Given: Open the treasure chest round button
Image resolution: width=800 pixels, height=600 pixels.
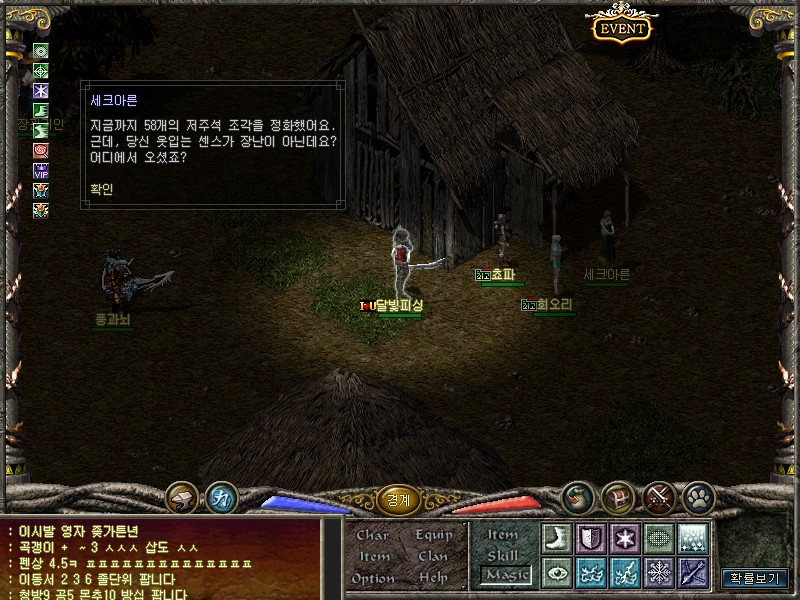Looking at the screenshot, I should [618, 496].
